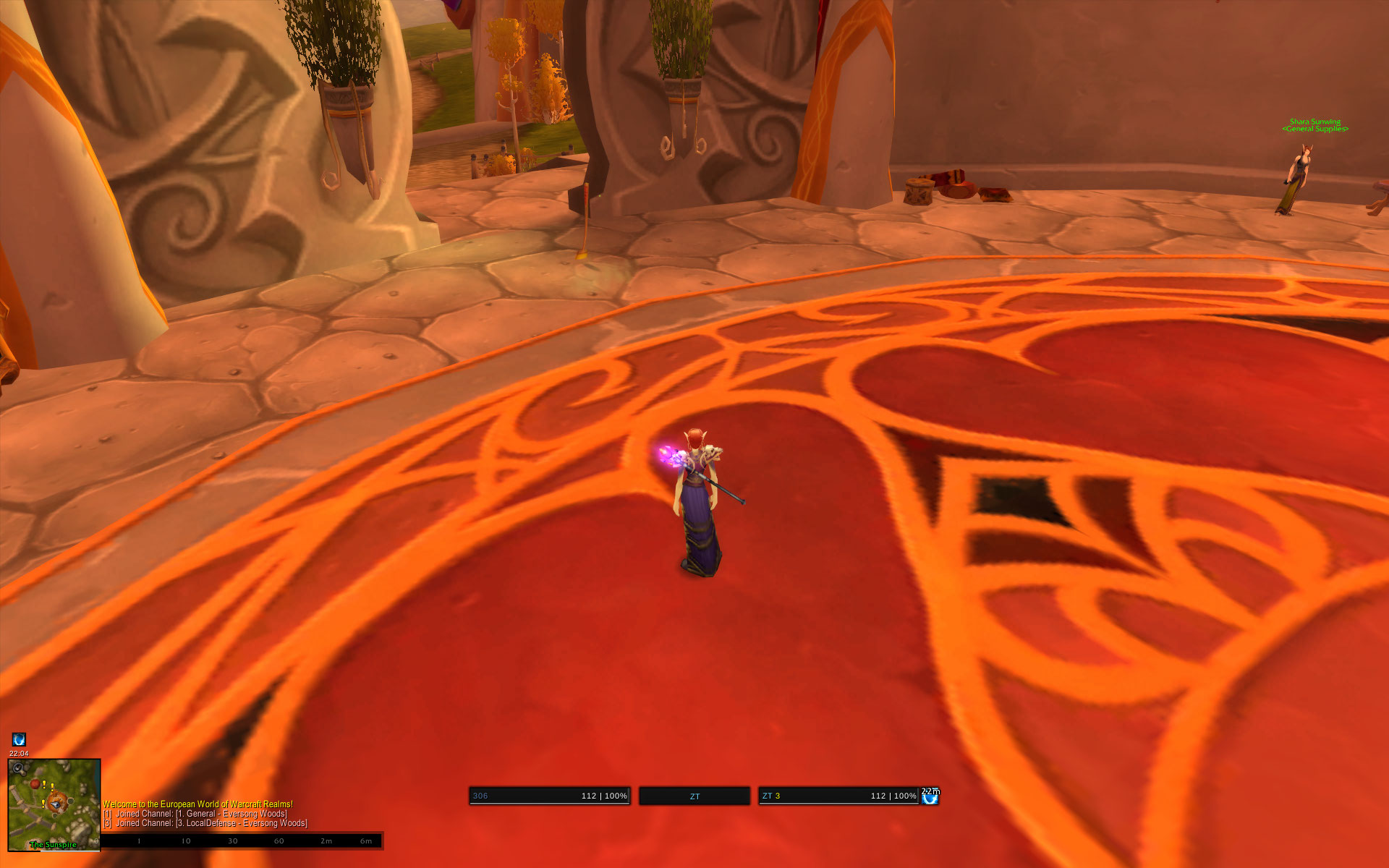Image resolution: width=1389 pixels, height=868 pixels.
Task: Select the player unit frame showing 306
Action: [549, 796]
